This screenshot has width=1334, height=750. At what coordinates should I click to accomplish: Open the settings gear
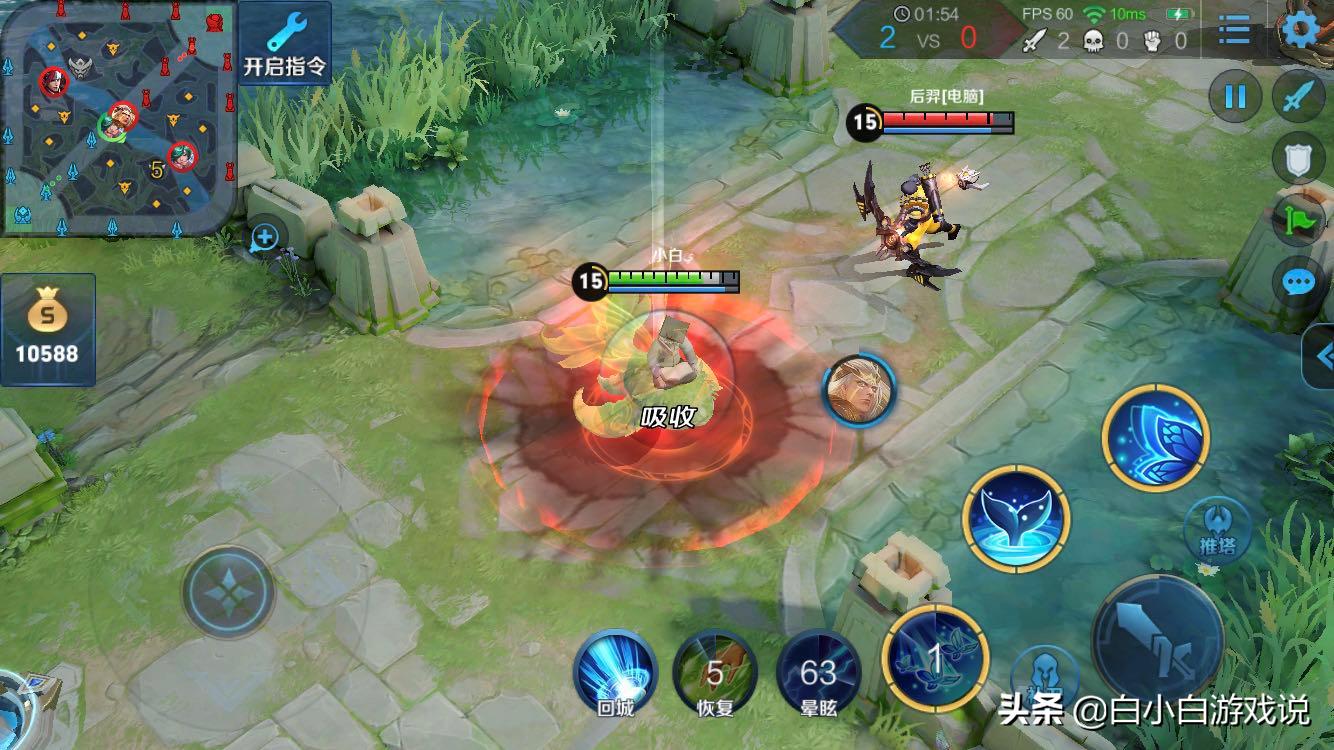[1300, 30]
